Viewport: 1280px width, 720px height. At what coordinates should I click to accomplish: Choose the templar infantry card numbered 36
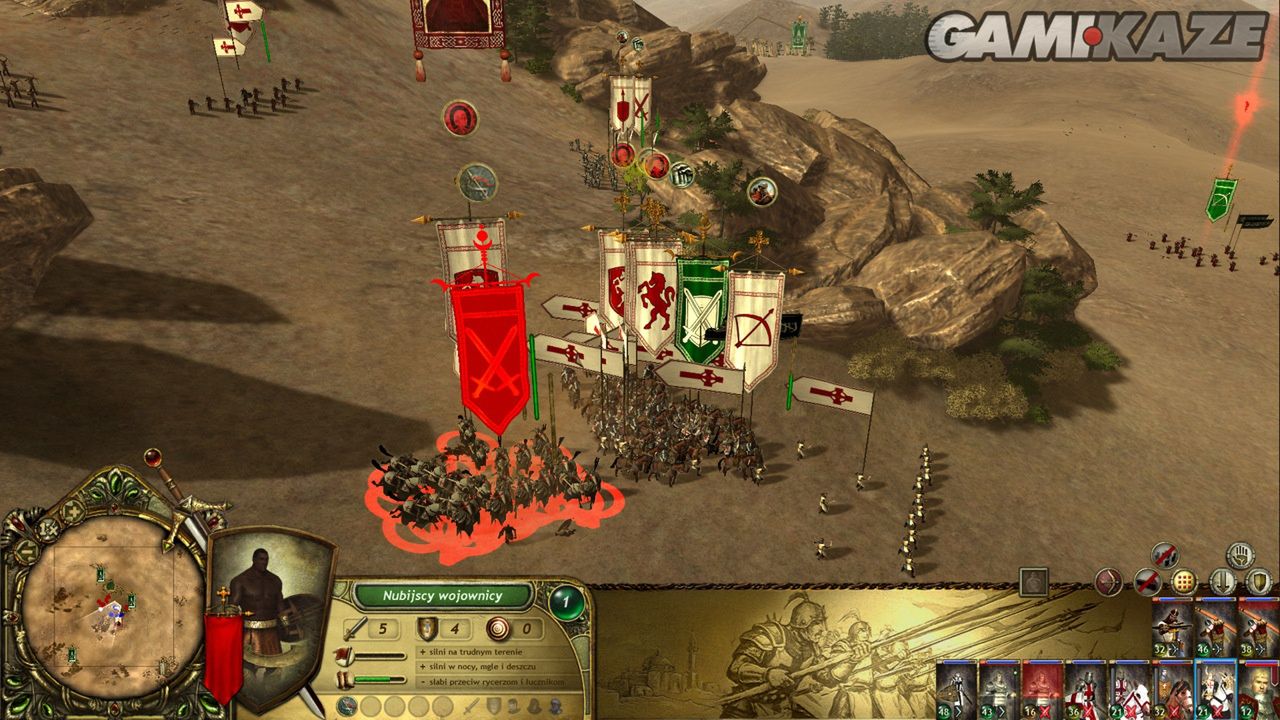[x=1085, y=689]
